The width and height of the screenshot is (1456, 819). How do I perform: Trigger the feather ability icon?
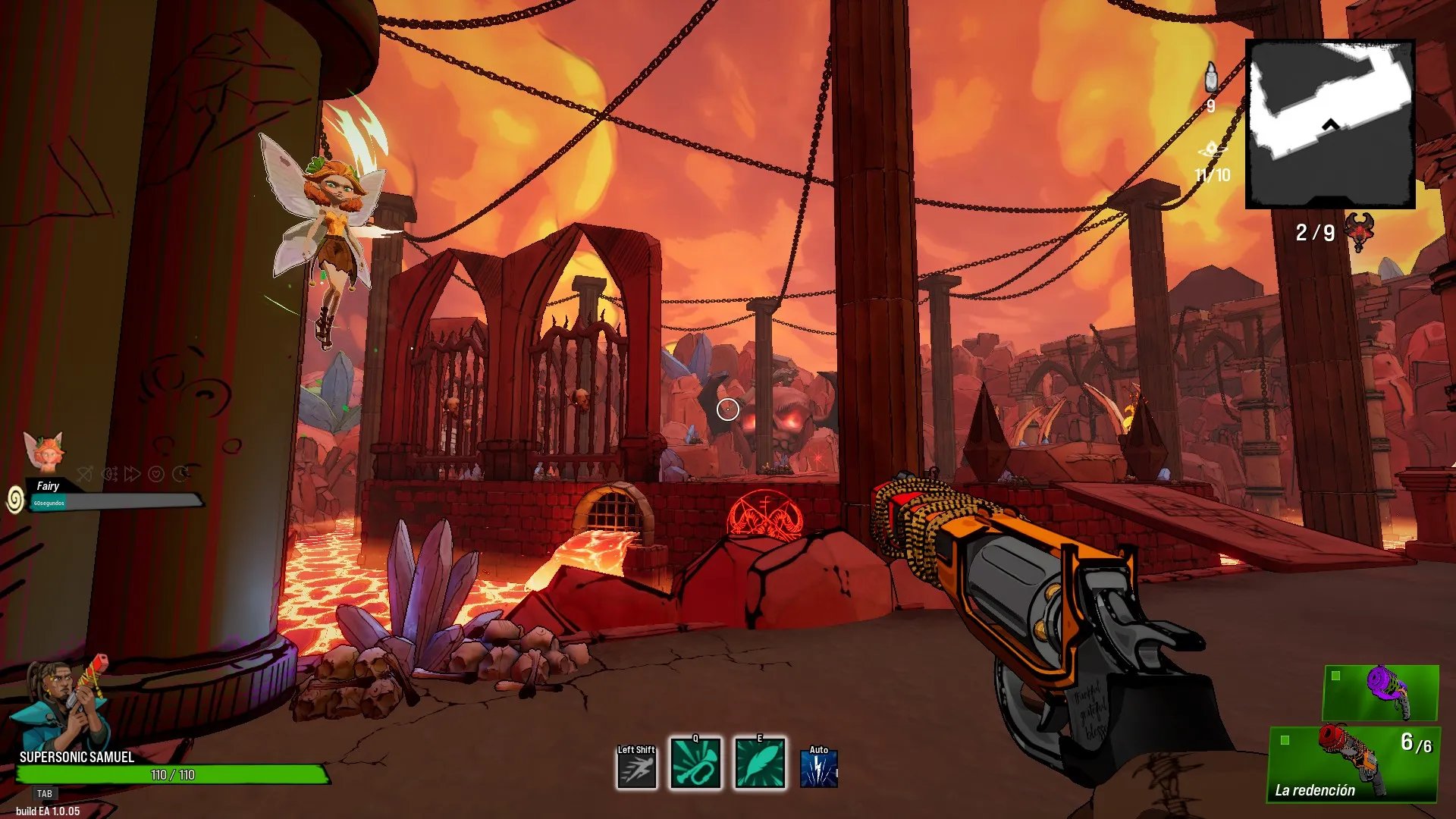(760, 764)
